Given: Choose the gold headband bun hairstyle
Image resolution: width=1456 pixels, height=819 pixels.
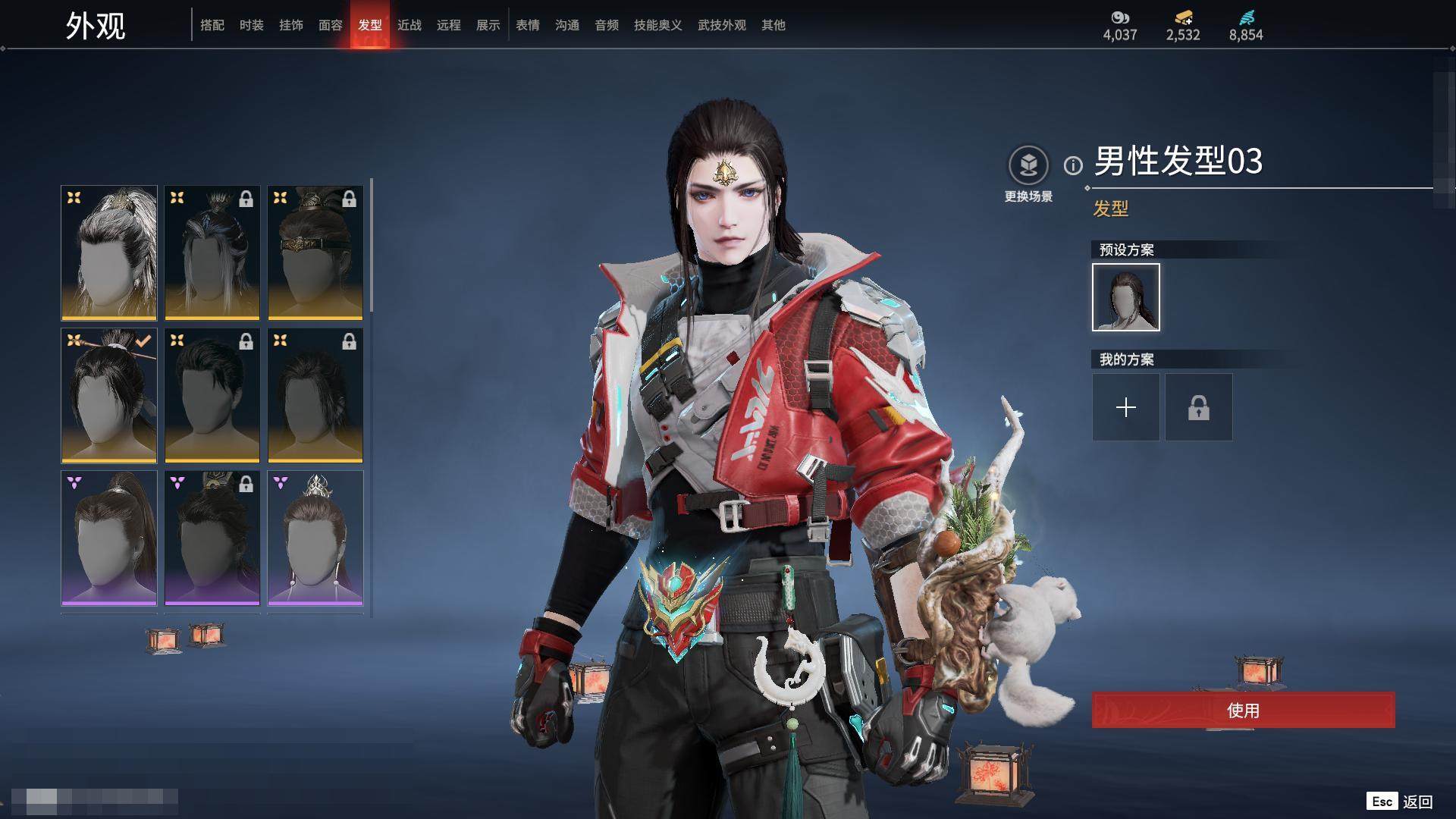Looking at the screenshot, I should tap(315, 253).
